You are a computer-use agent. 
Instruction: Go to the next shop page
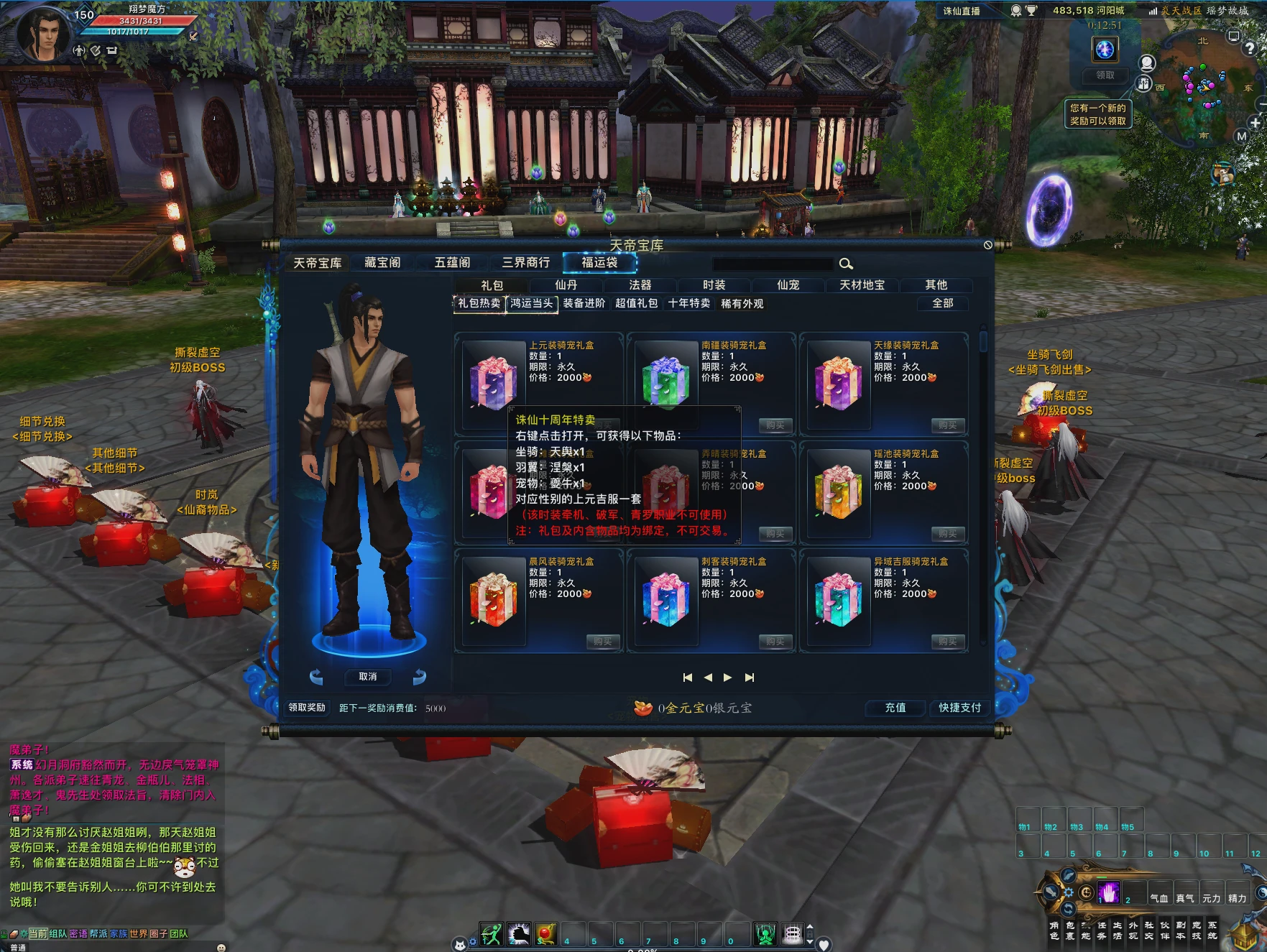(728, 678)
